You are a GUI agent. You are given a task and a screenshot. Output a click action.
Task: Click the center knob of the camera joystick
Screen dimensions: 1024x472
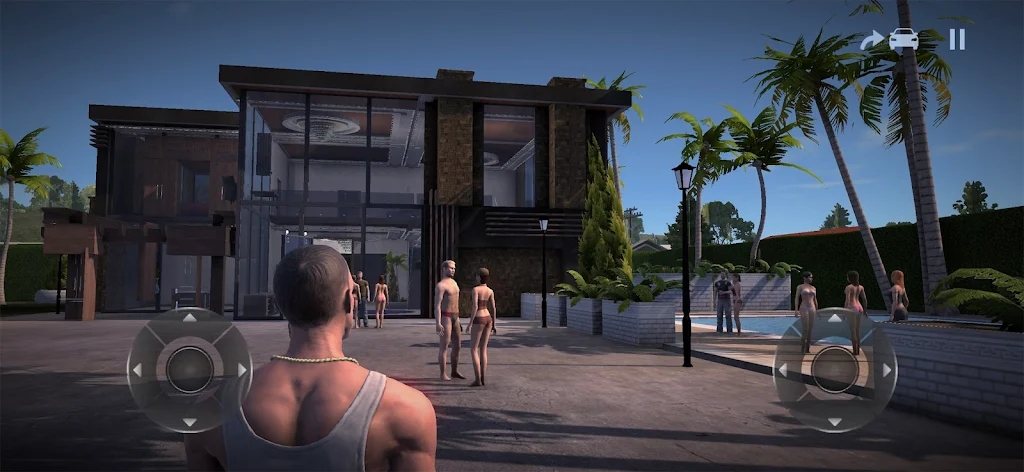835,370
